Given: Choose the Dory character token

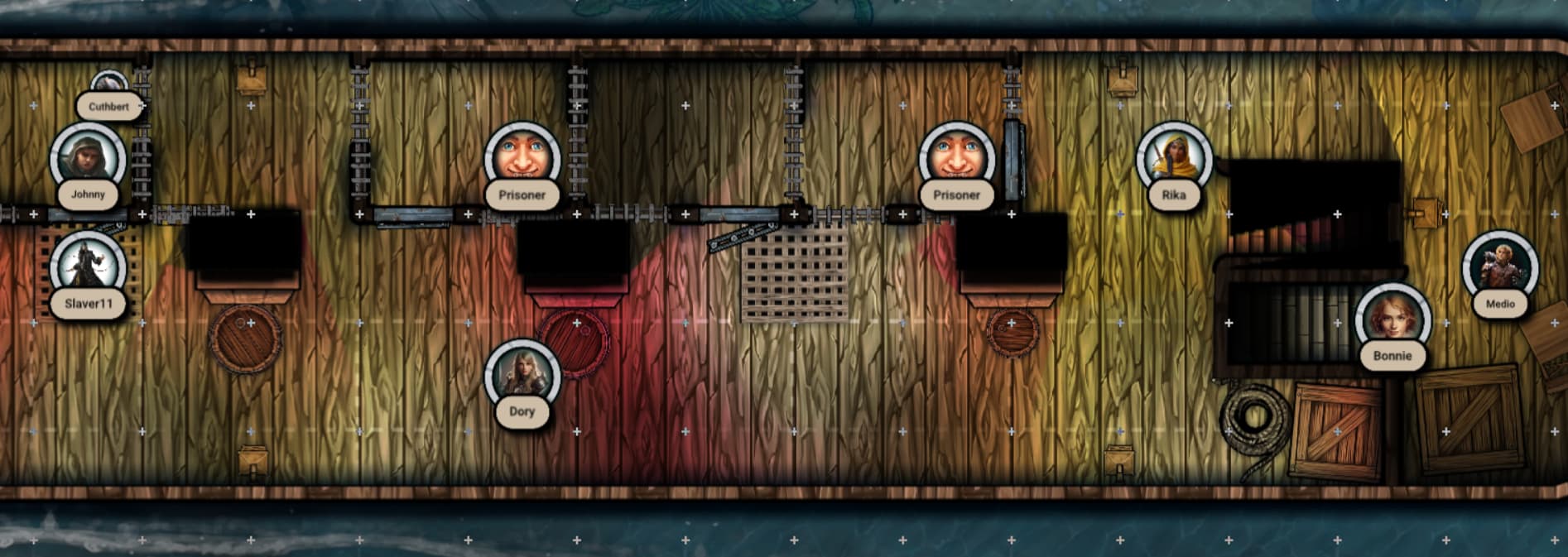Looking at the screenshot, I should [522, 375].
